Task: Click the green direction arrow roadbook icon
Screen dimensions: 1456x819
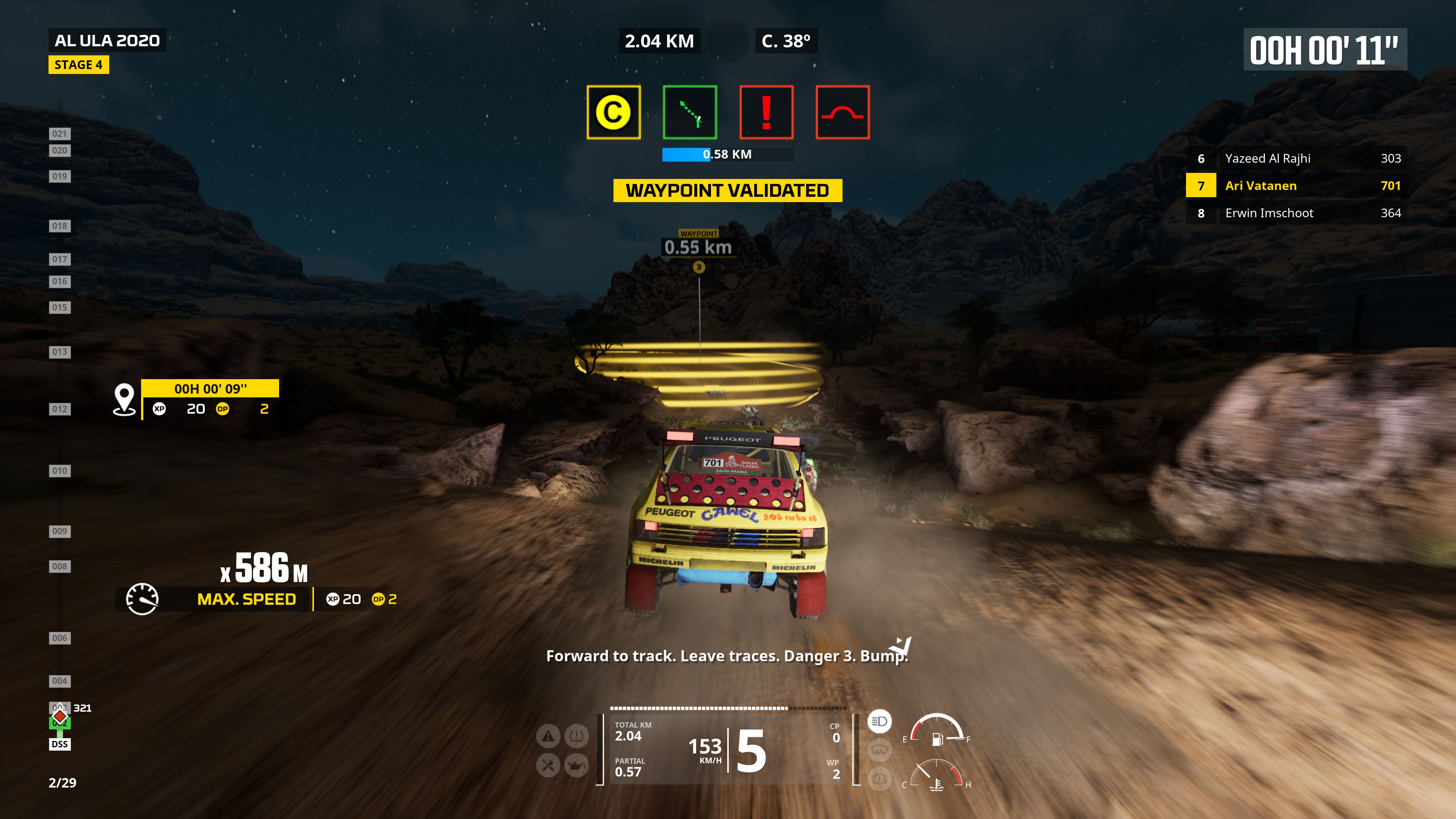Action: pyautogui.click(x=690, y=112)
